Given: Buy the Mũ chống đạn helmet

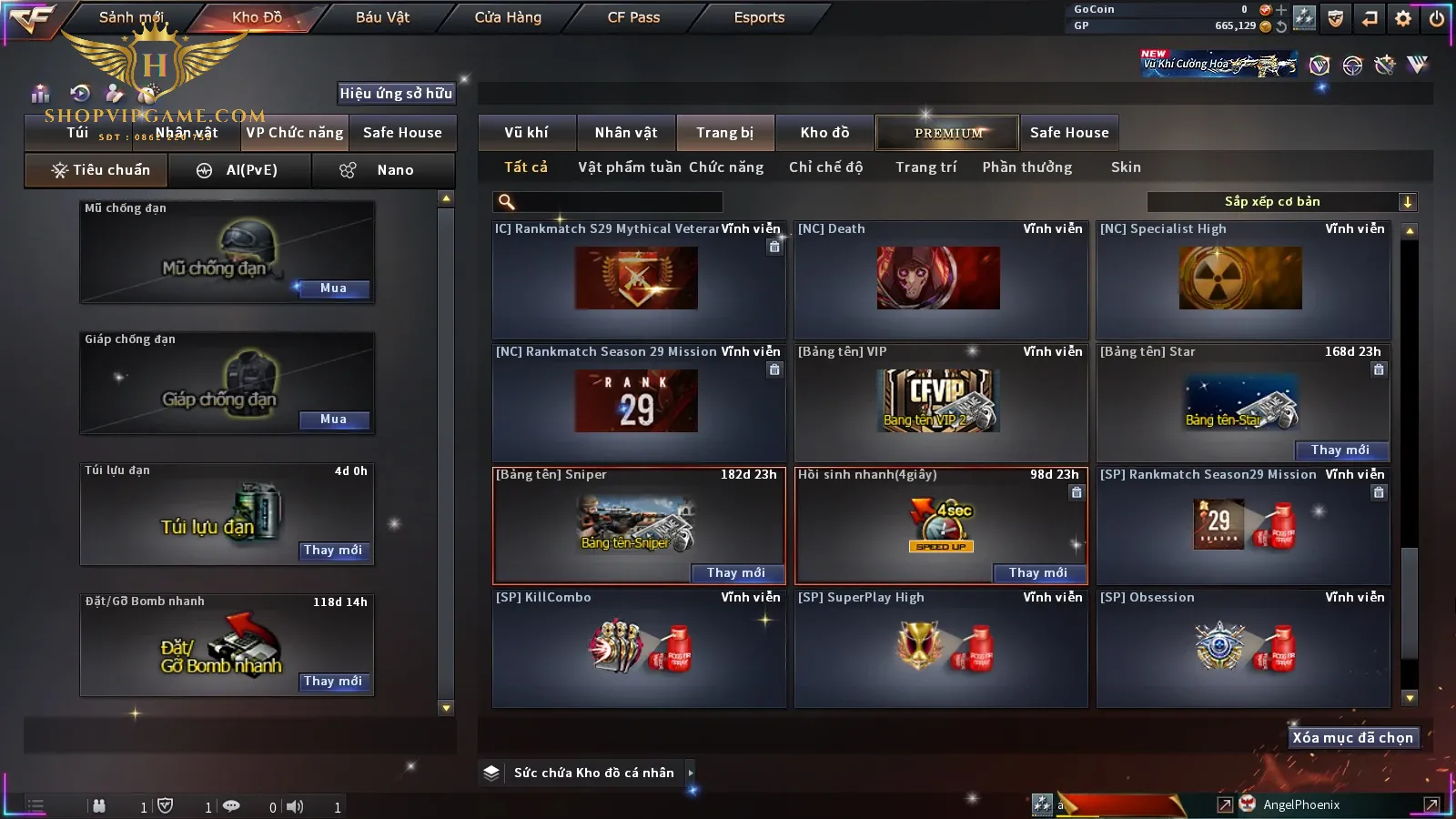Looking at the screenshot, I should coord(333,288).
